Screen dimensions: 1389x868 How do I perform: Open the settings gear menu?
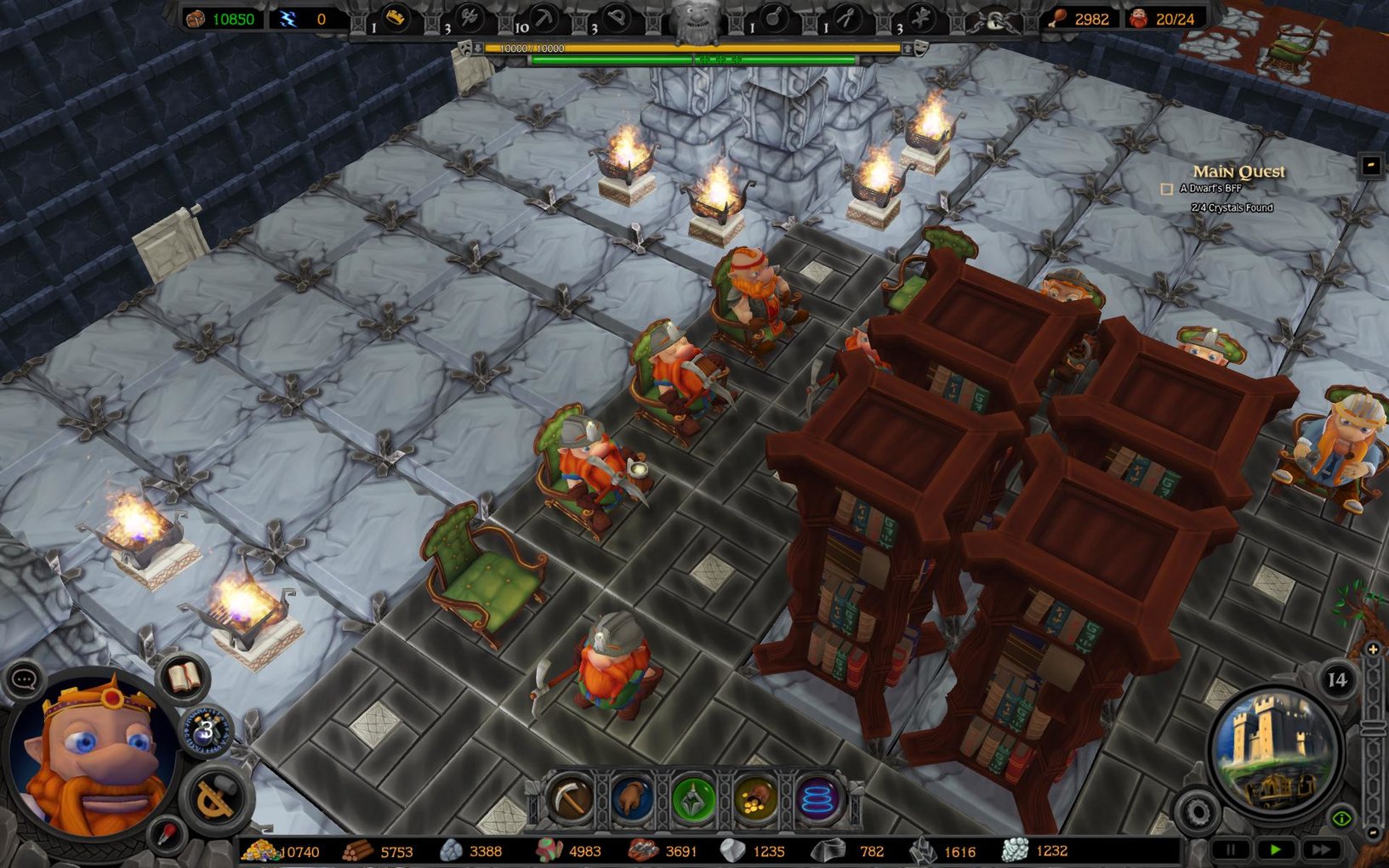[1197, 811]
